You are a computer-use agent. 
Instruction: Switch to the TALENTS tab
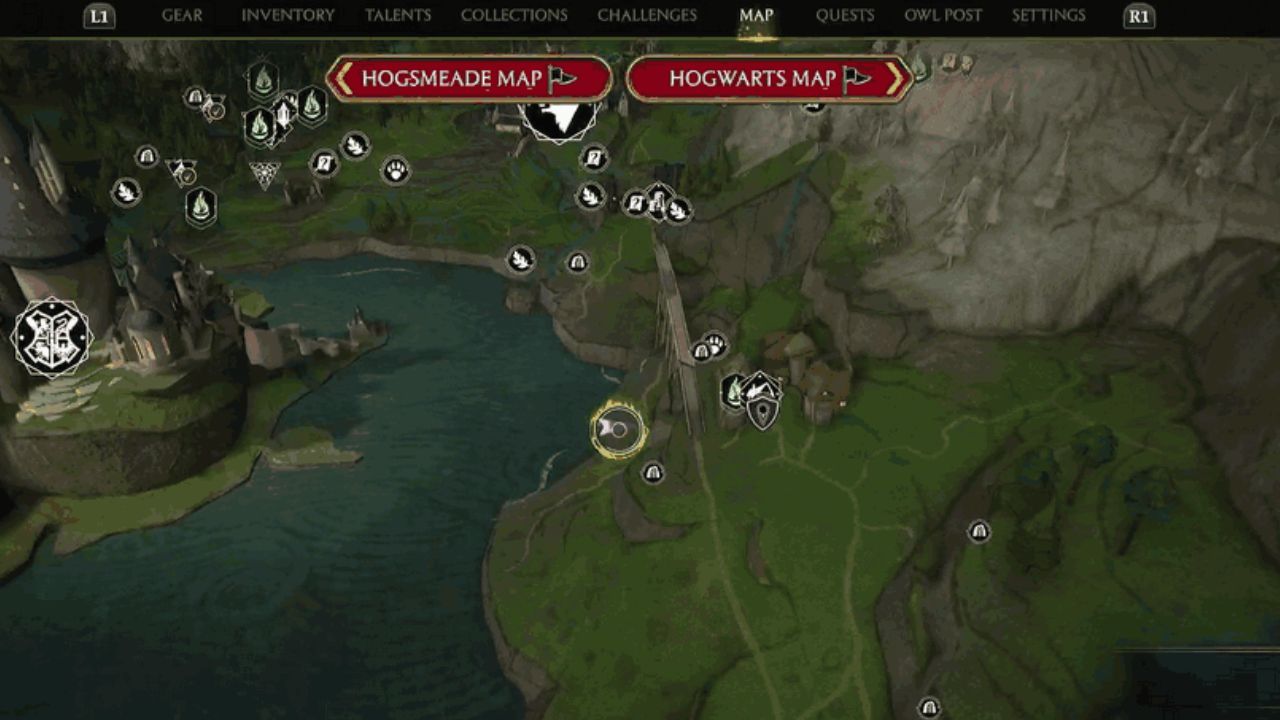399,15
